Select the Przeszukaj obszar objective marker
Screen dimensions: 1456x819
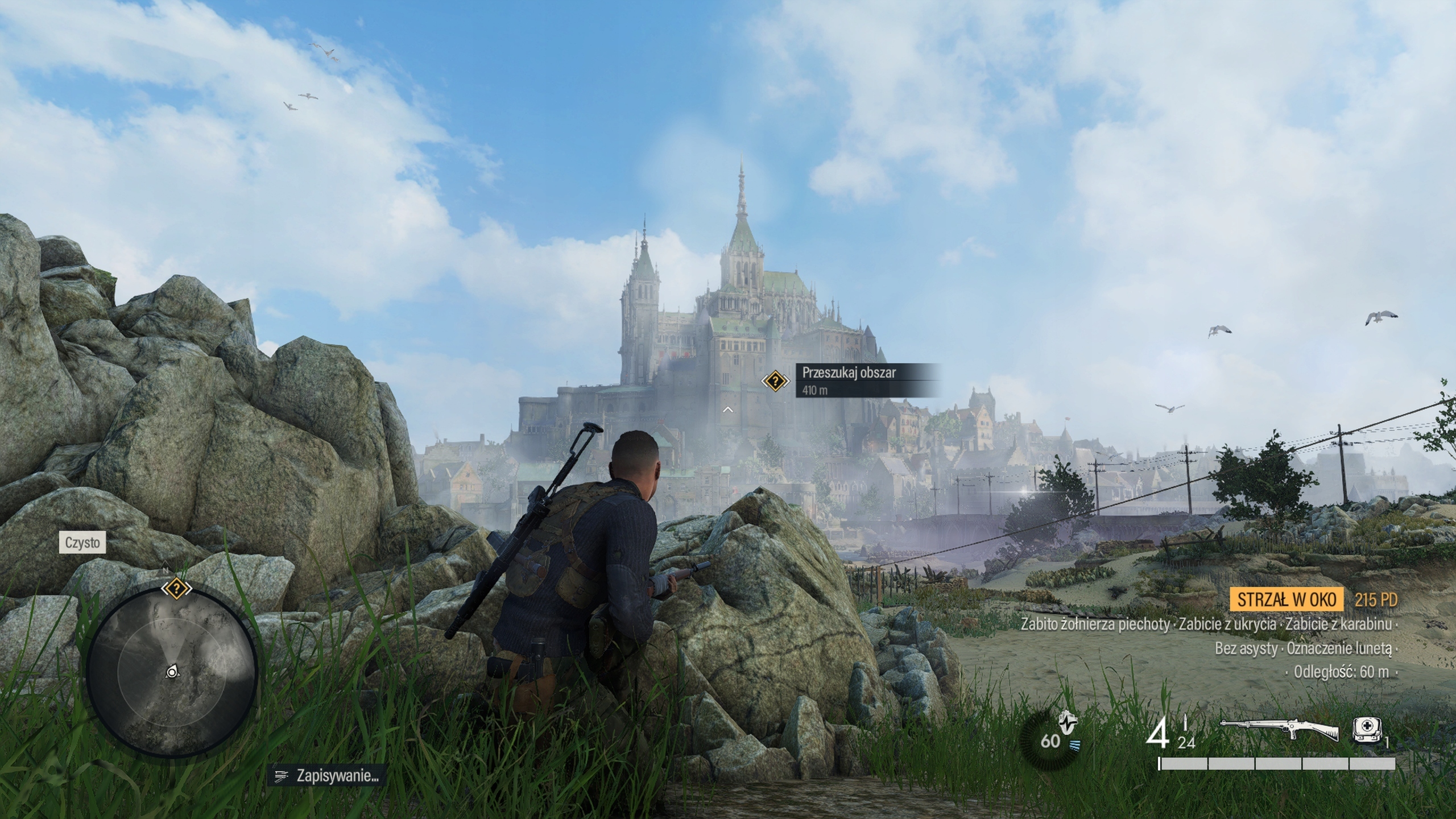pos(775,380)
